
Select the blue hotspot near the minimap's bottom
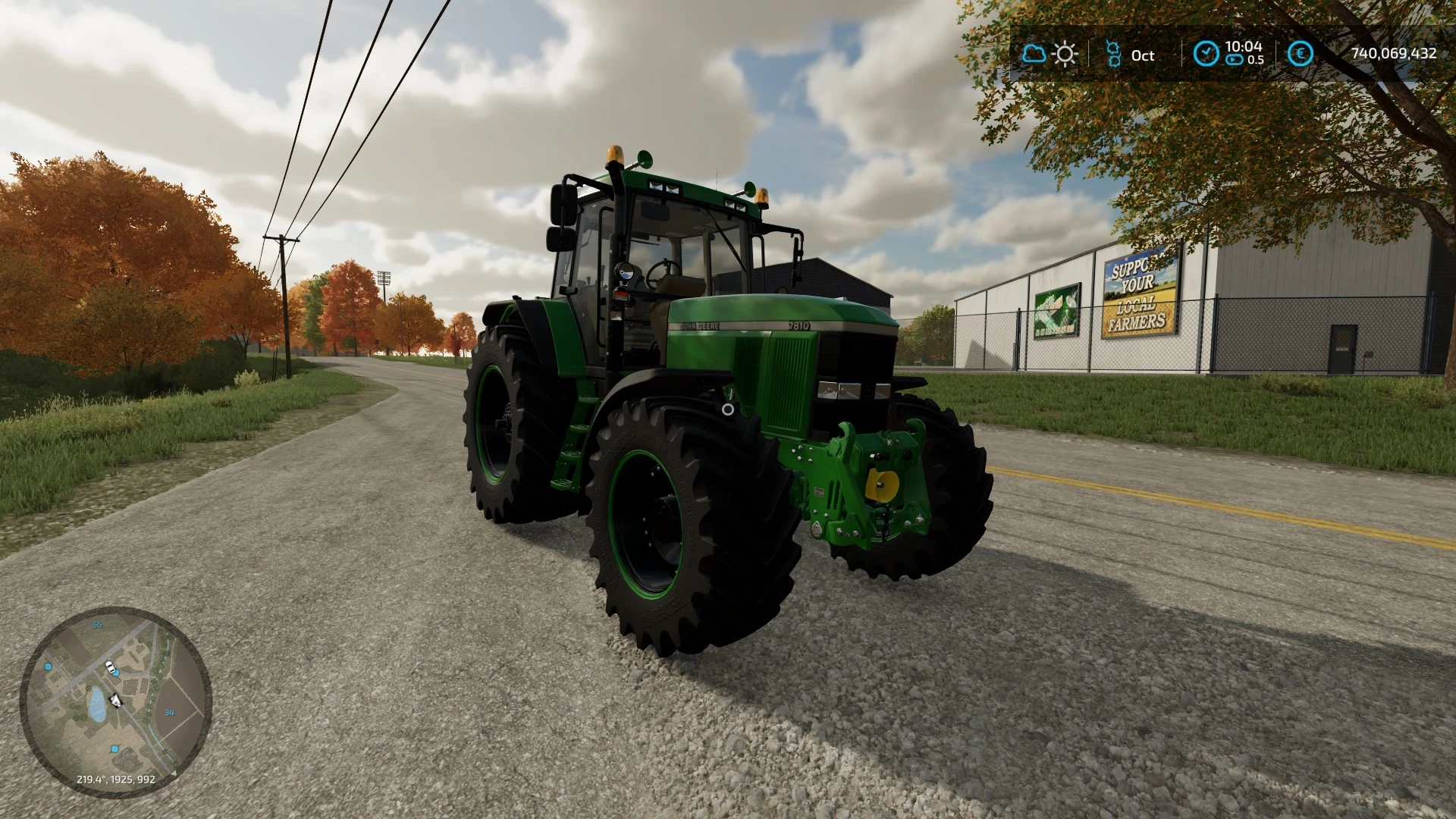[x=115, y=749]
